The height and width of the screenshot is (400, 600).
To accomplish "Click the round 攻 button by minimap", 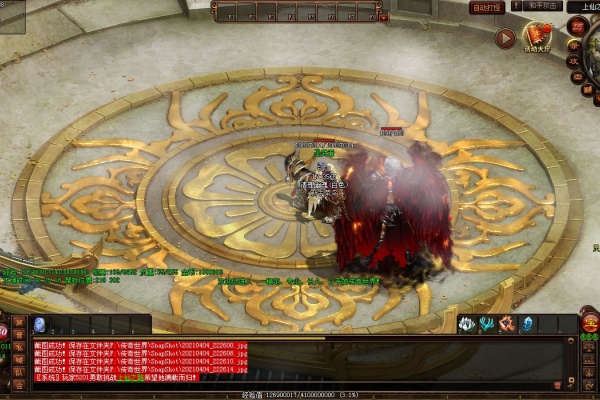I will (576, 61).
